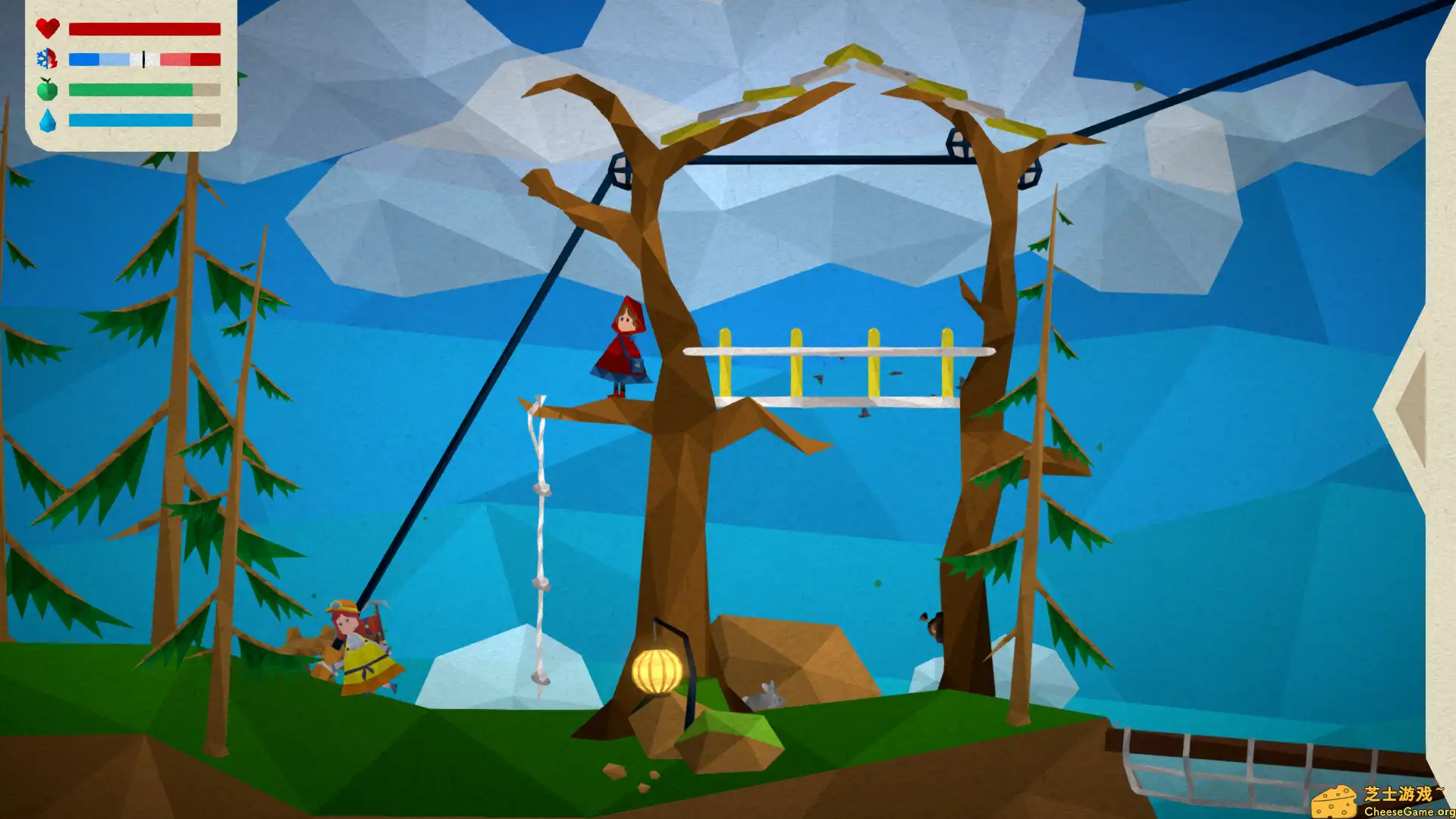The width and height of the screenshot is (1456, 819).
Task: Click the heart health icon
Action: tap(47, 29)
